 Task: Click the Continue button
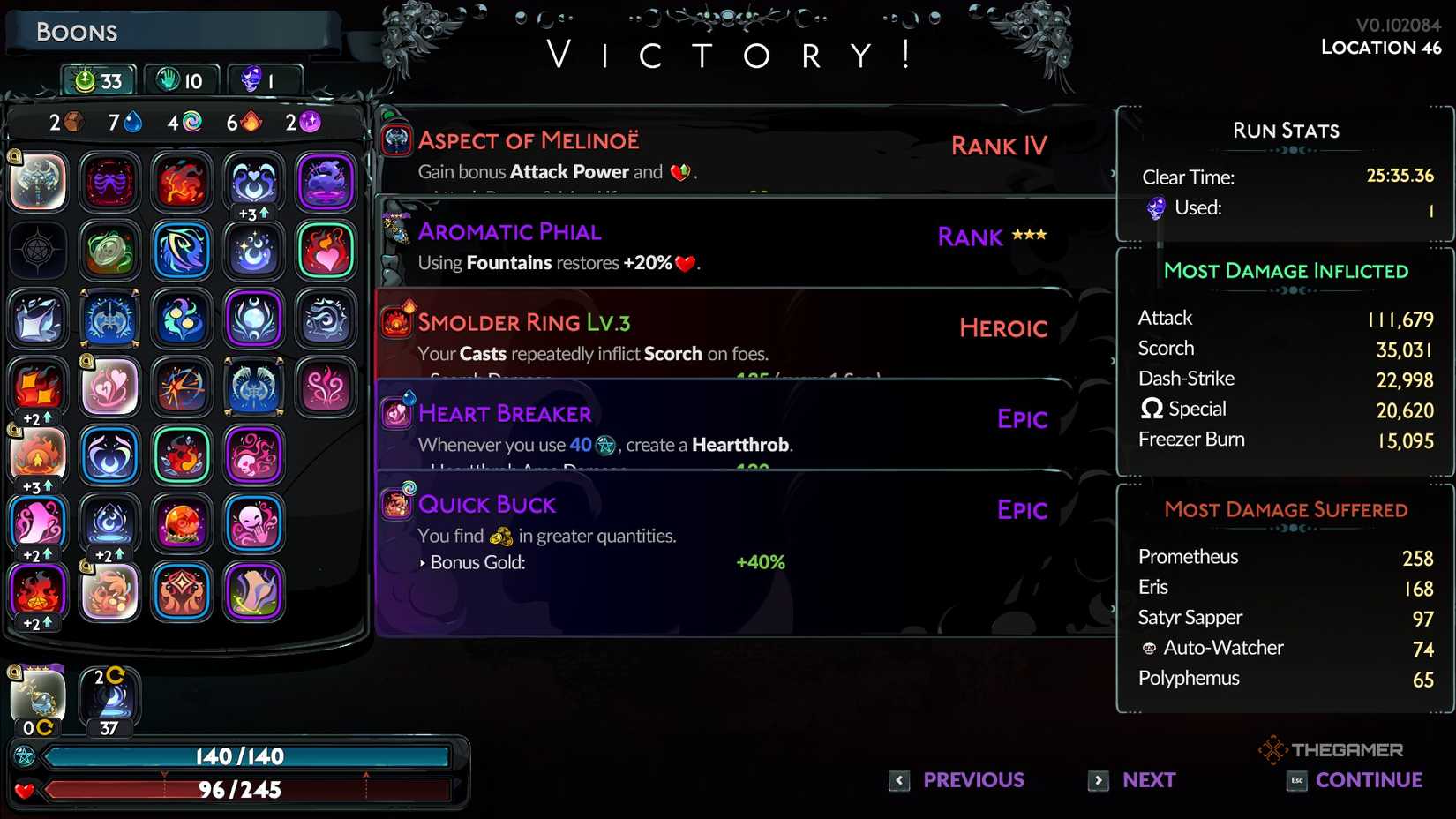[1368, 780]
